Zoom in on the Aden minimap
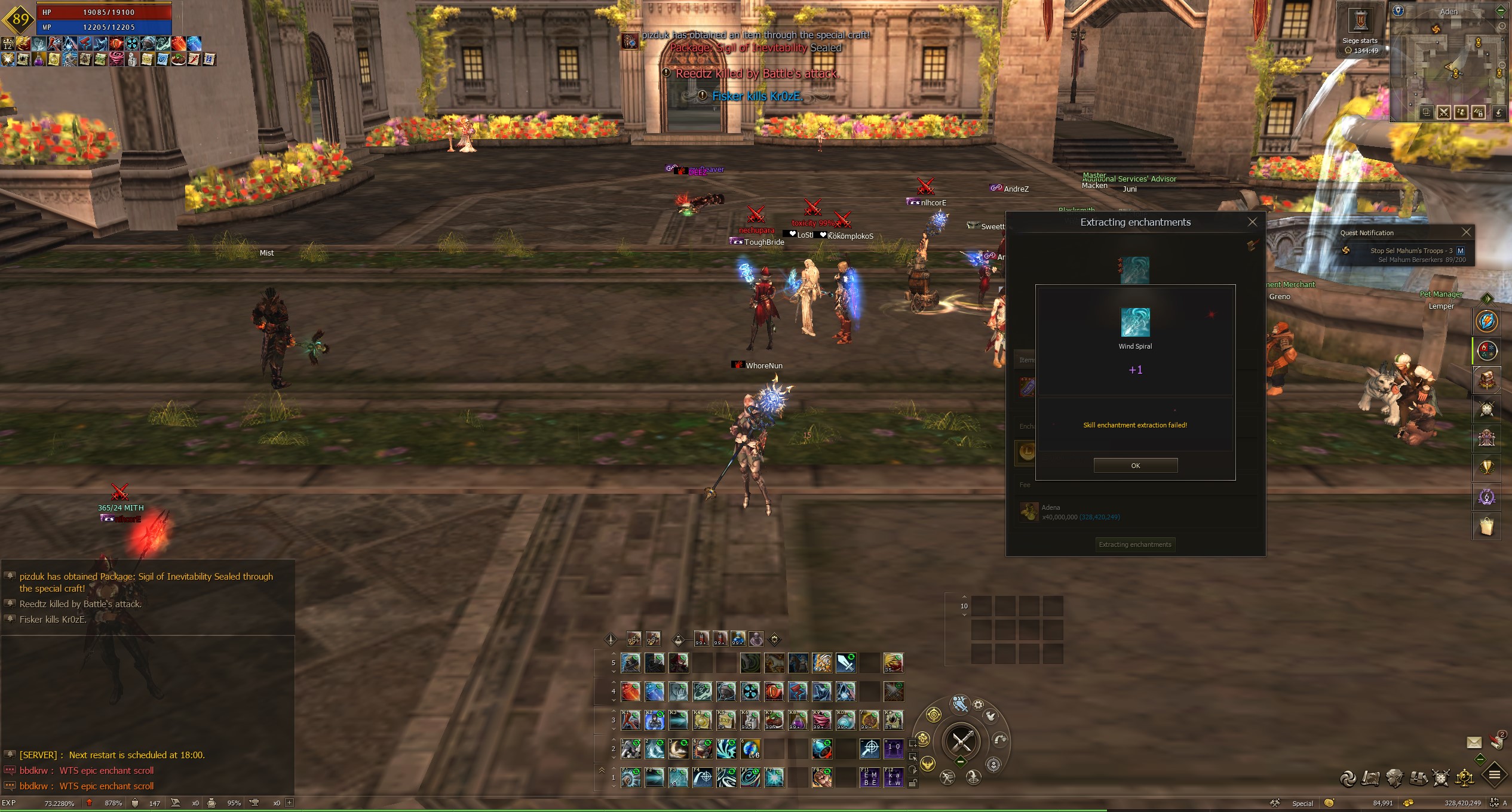This screenshot has width=1512, height=812. click(1501, 27)
